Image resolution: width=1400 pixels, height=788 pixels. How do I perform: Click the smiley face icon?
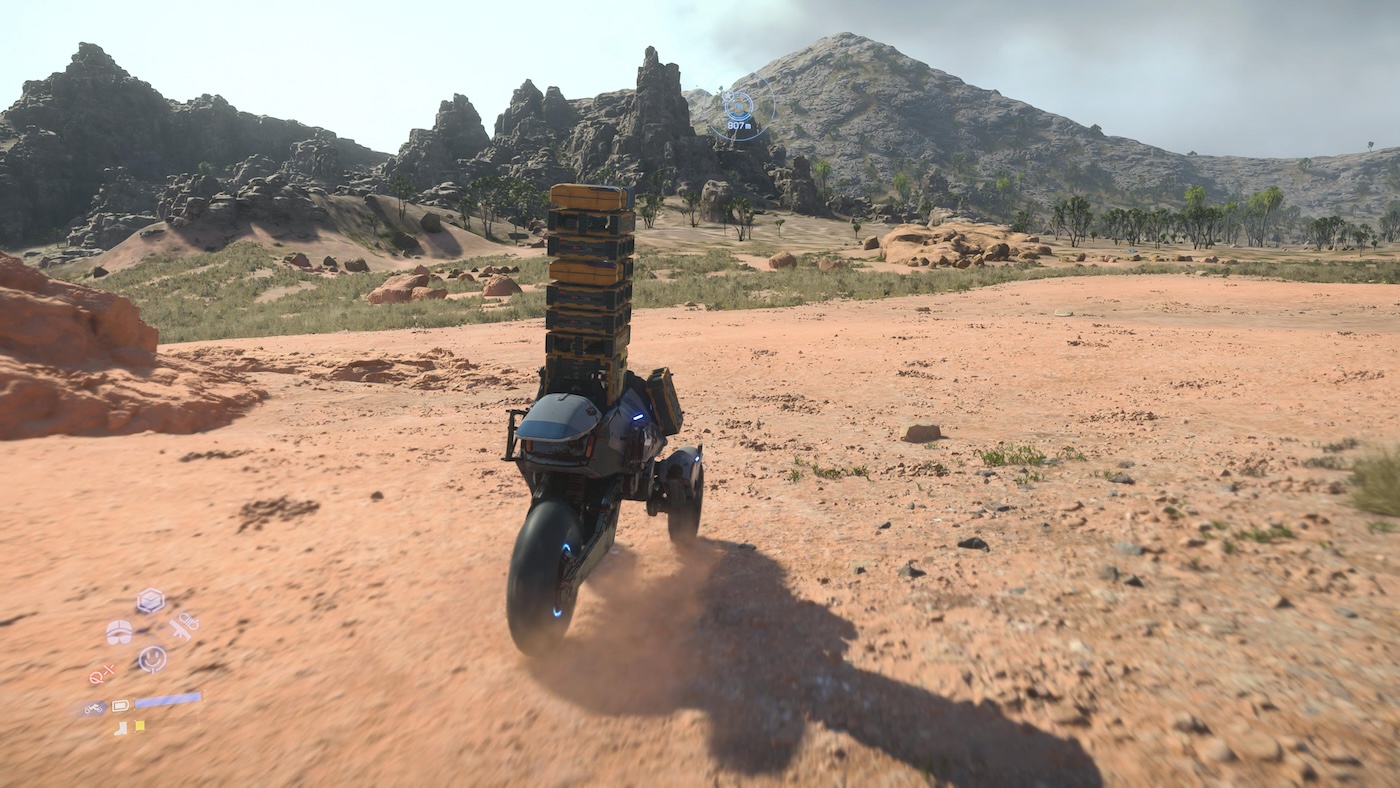tap(152, 658)
